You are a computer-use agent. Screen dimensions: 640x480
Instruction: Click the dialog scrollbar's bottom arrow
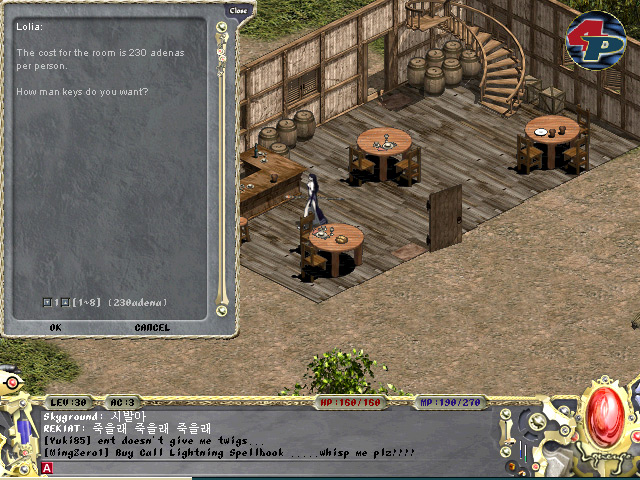coord(221,311)
